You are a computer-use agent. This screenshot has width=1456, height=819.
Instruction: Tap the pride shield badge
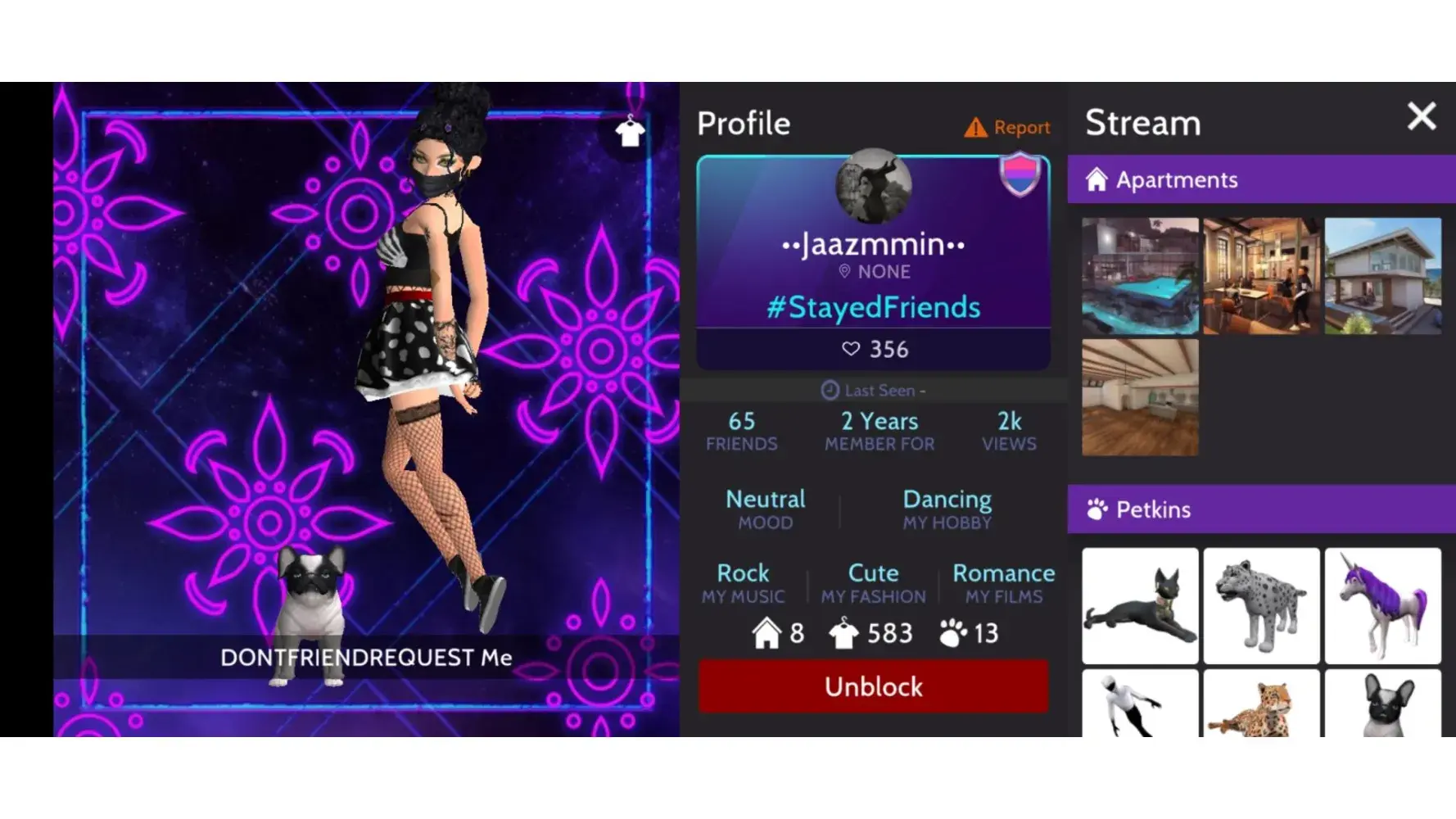pos(1020,174)
